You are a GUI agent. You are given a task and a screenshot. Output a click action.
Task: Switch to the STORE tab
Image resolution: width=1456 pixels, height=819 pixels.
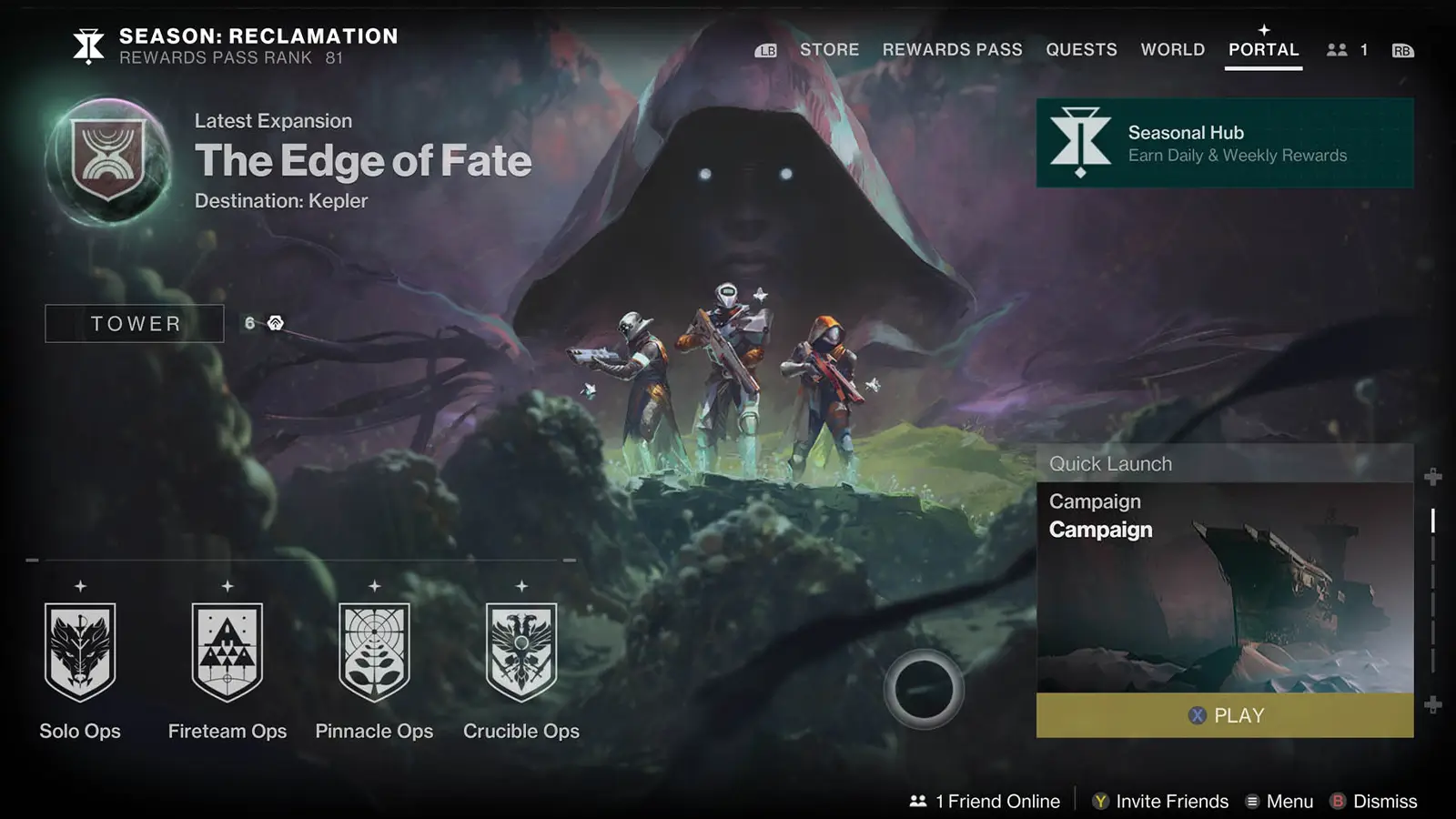pos(829,50)
